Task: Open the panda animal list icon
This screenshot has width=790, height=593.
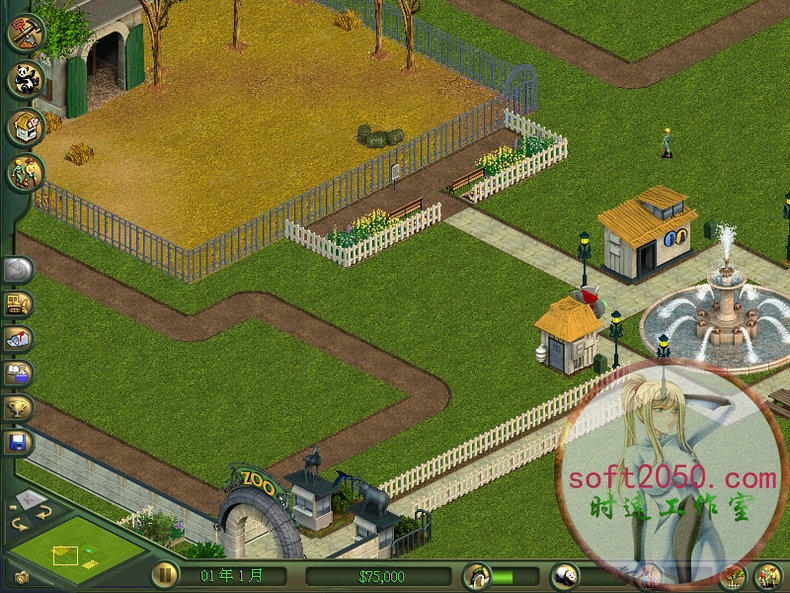Action: coord(565,576)
